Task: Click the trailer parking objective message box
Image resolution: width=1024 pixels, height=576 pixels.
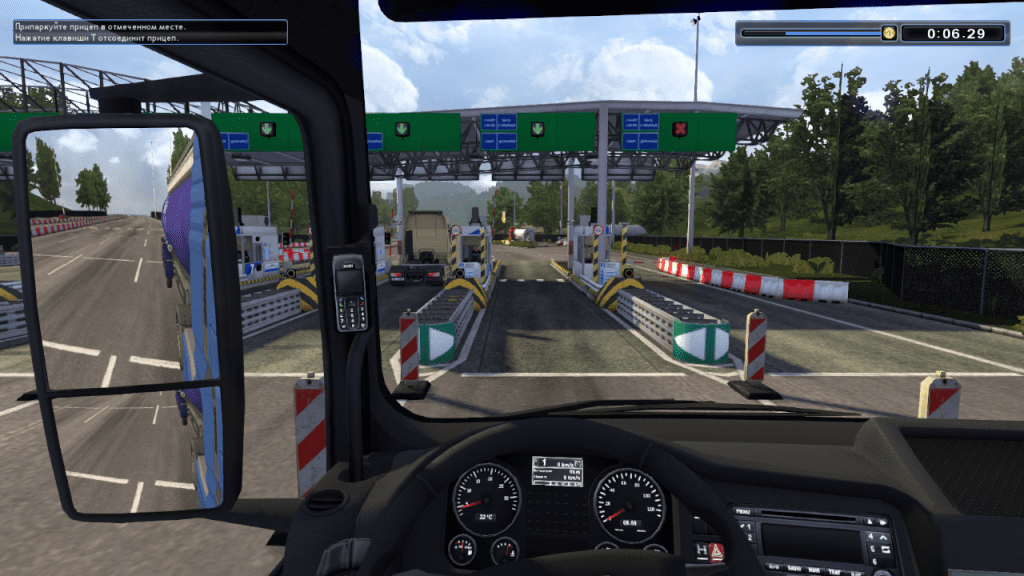Action: pyautogui.click(x=149, y=32)
